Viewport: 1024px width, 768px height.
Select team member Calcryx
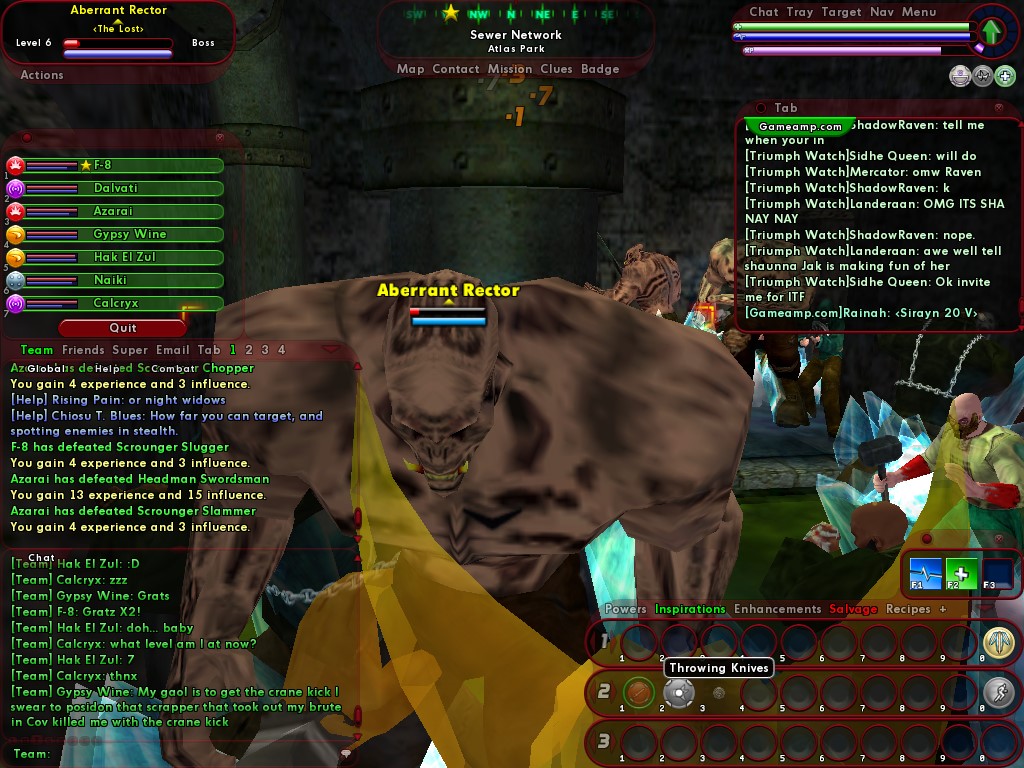(116, 303)
